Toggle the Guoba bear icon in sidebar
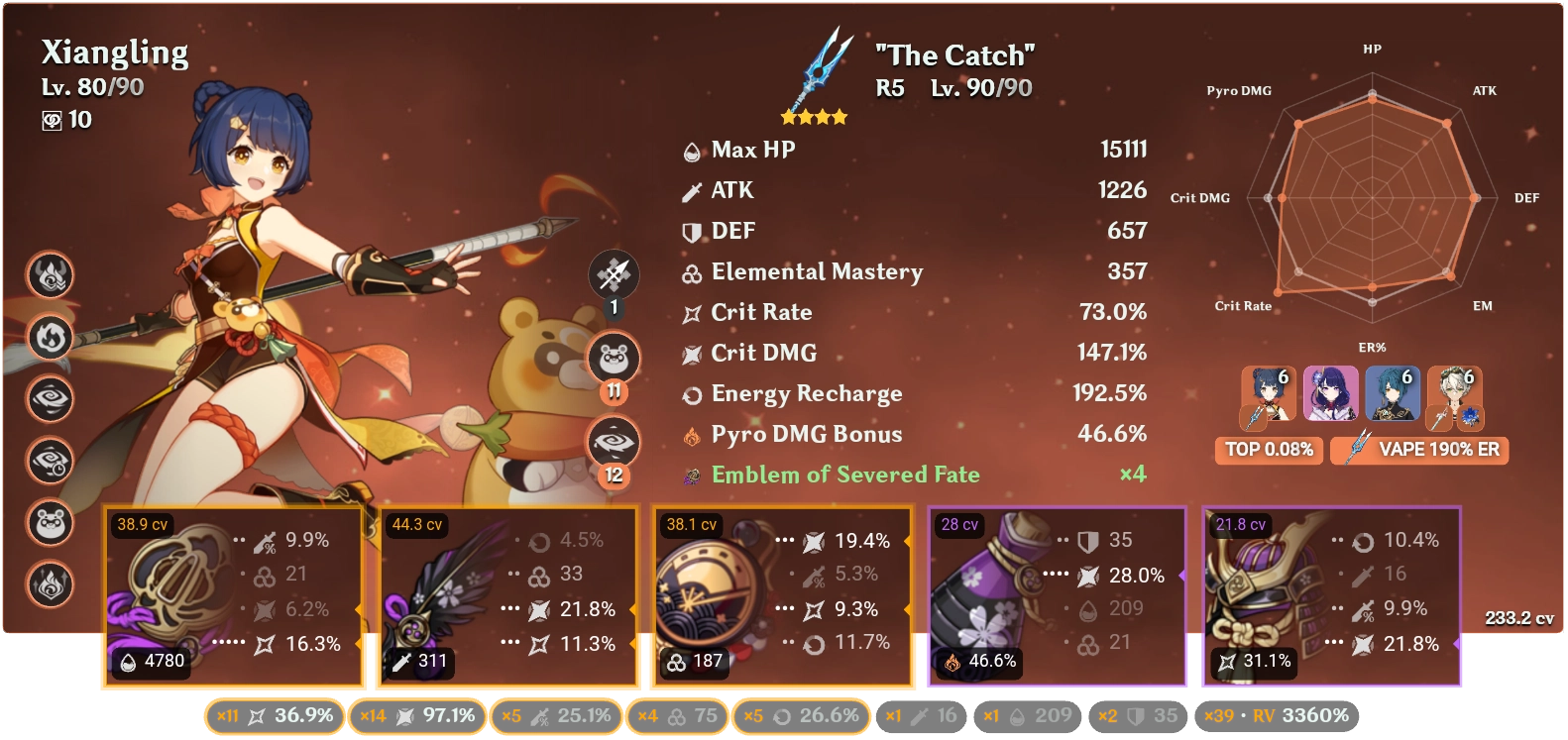 50,522
